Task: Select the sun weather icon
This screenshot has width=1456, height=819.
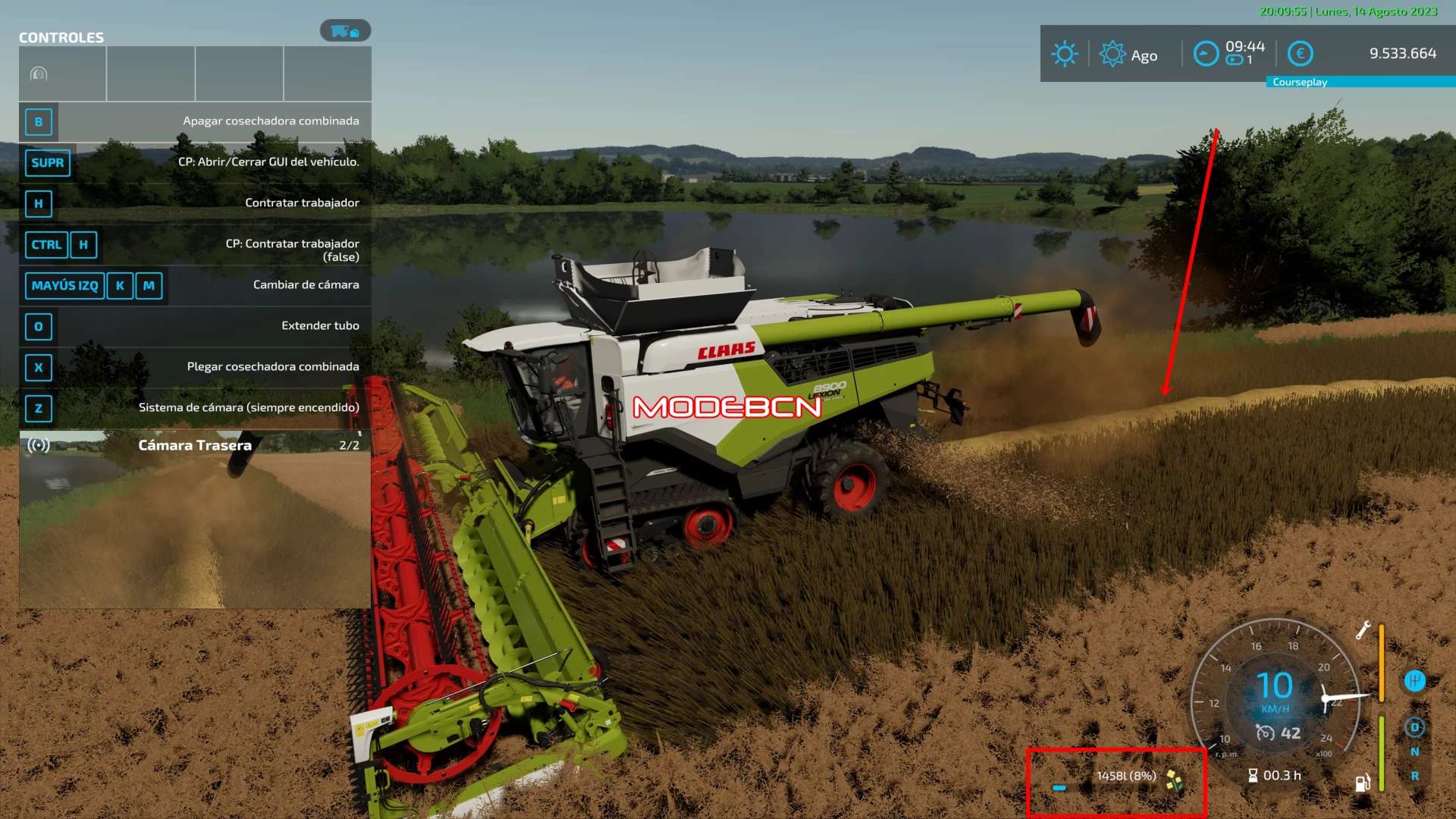Action: click(1065, 54)
